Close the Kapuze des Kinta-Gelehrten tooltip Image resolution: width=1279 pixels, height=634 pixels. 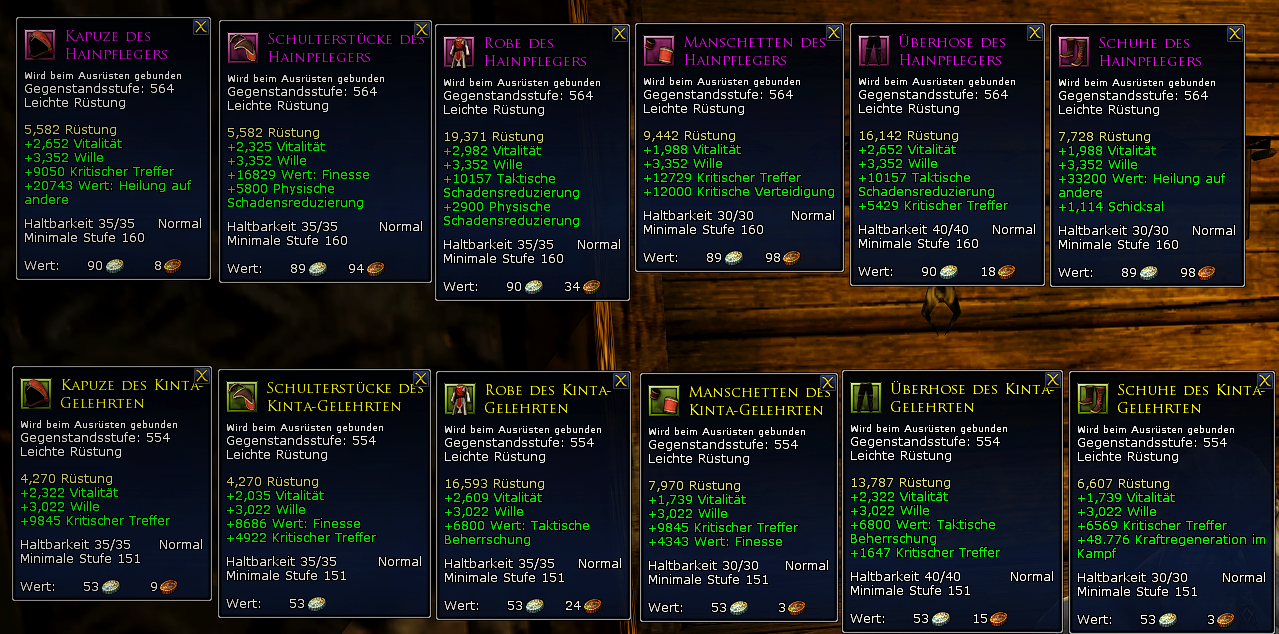point(202,375)
